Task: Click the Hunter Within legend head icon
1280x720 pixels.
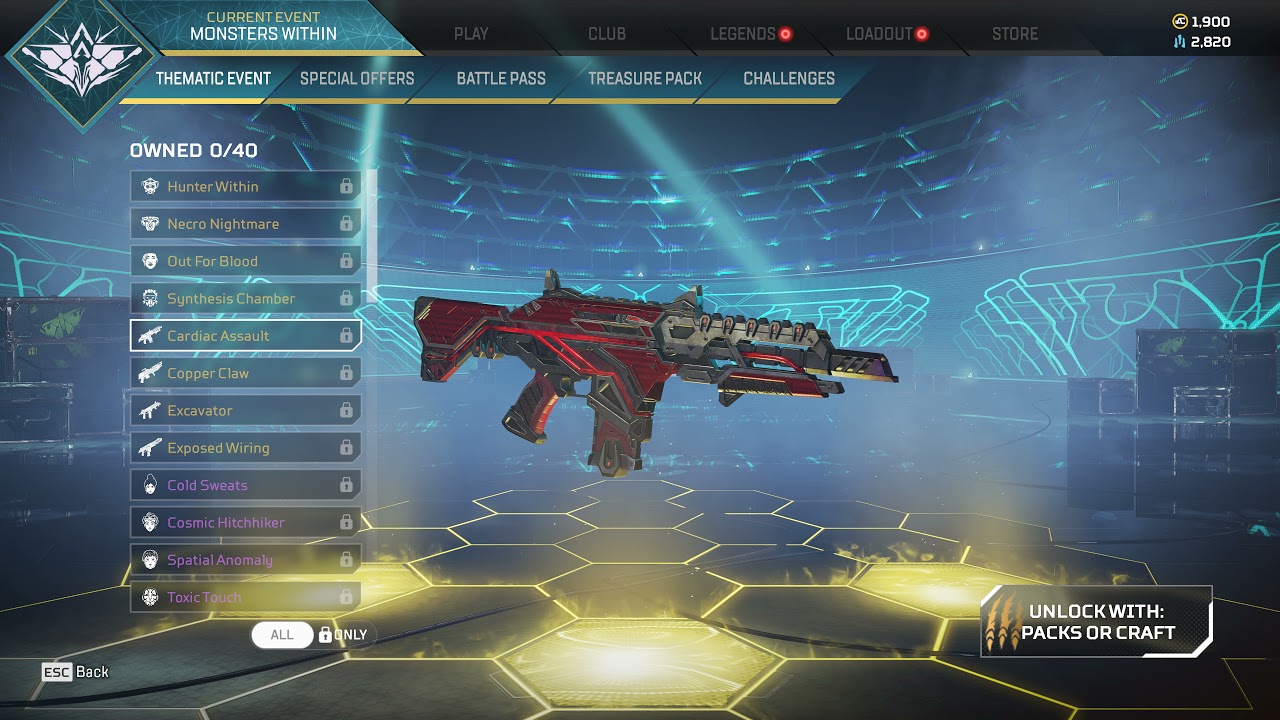Action: point(150,186)
